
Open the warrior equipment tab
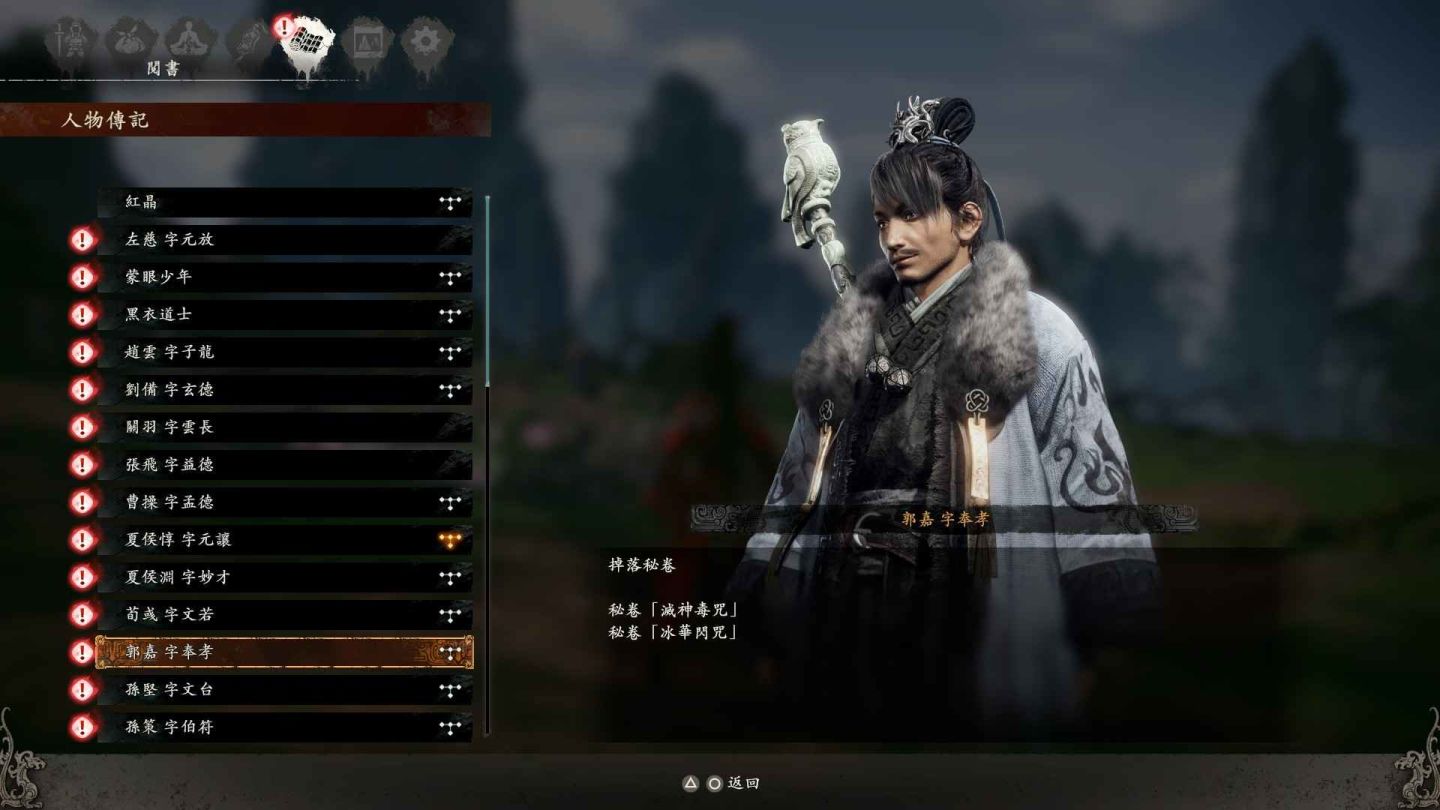(x=70, y=42)
